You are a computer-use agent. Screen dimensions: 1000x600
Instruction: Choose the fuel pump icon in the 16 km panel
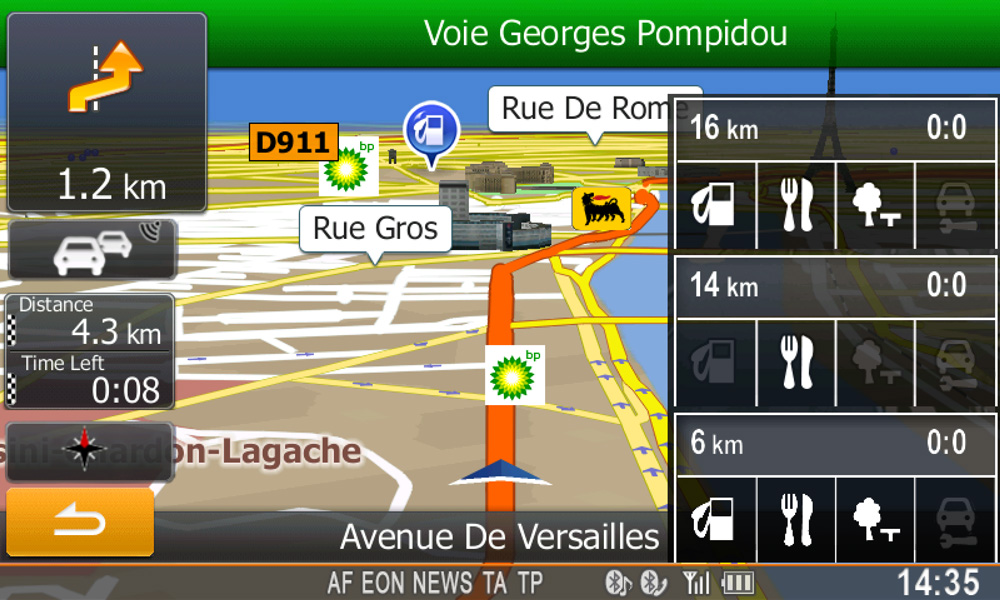[x=716, y=206]
